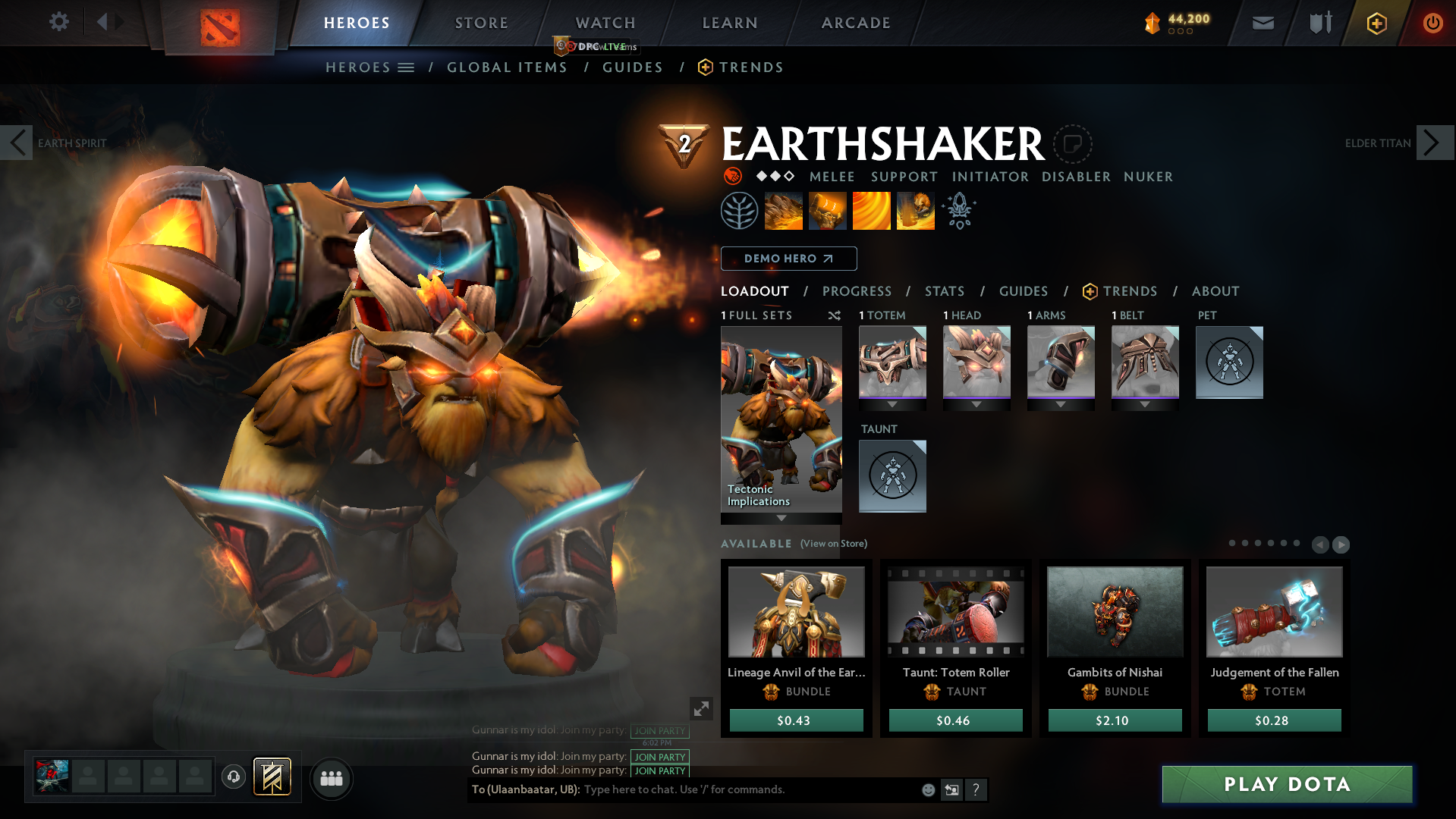Switch to the STATS tab

coord(944,291)
